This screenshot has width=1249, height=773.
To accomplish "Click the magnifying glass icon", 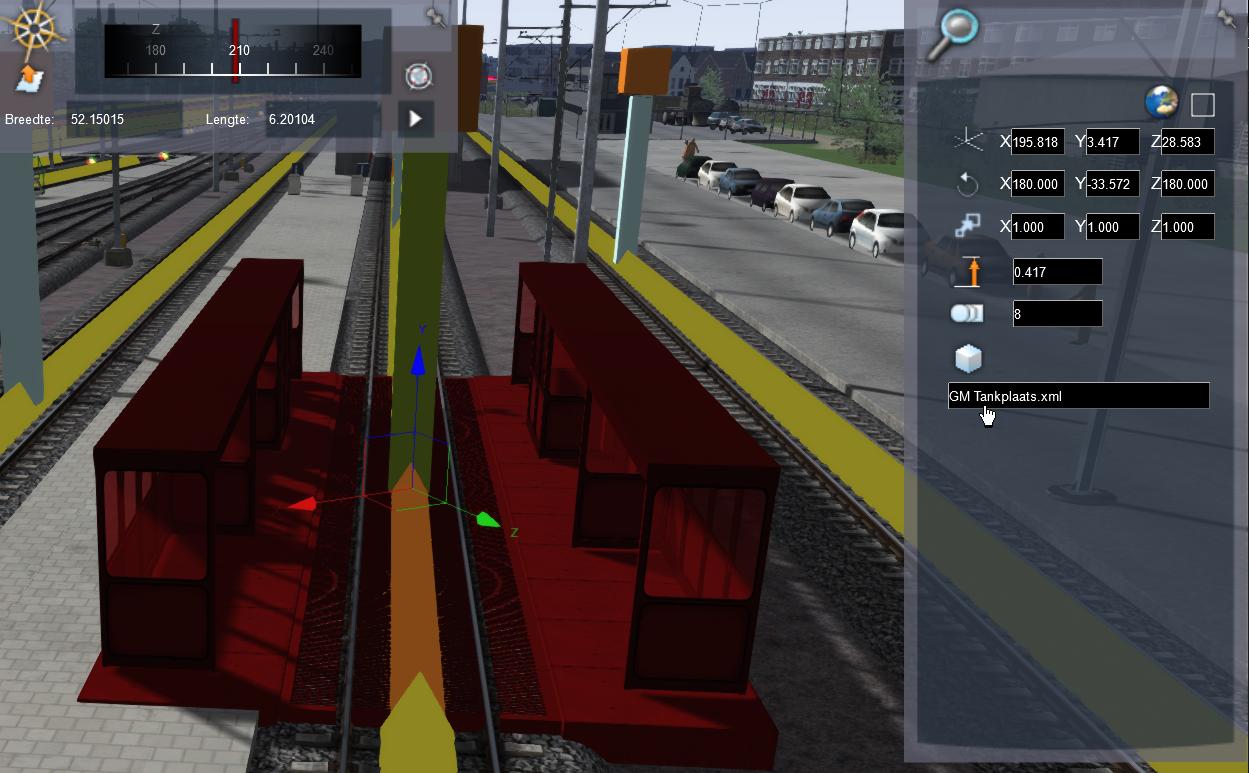I will point(951,35).
